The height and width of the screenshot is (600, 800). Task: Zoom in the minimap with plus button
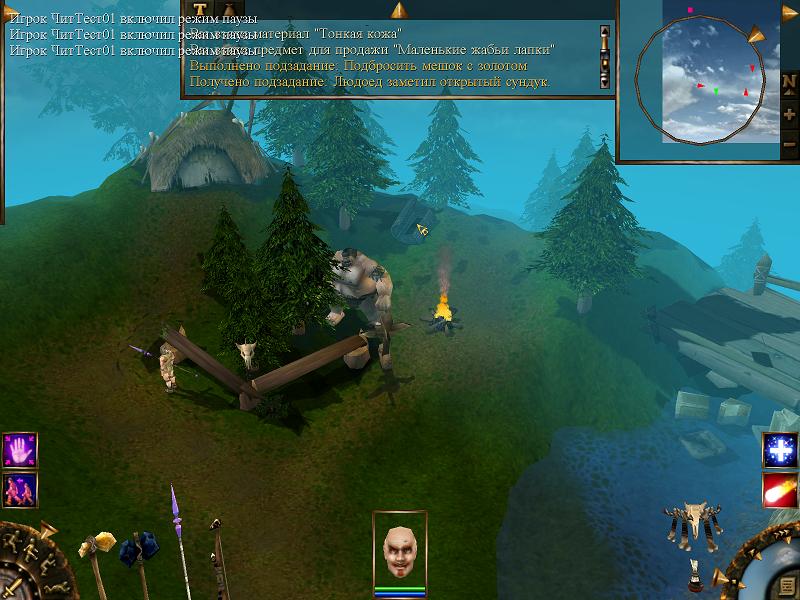[x=790, y=113]
